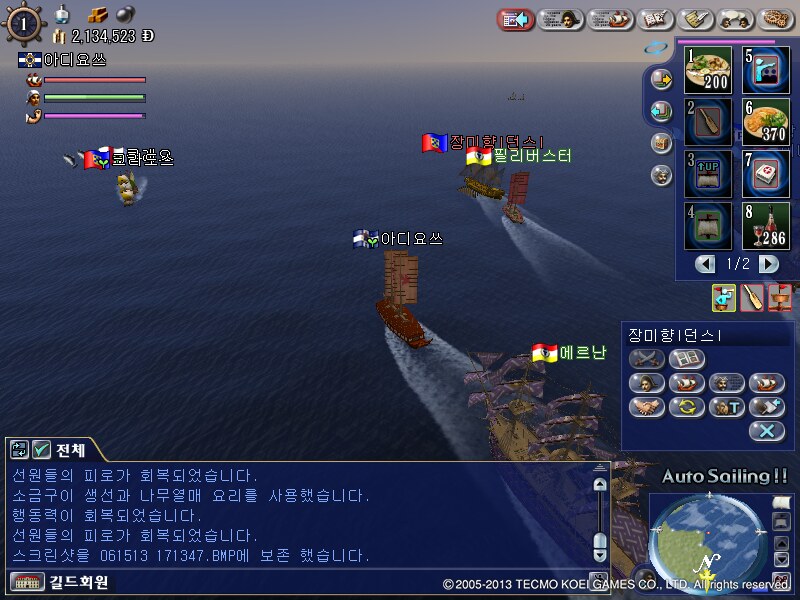This screenshot has width=800, height=600.
Task: Activate the sail UP skill in slot 3
Action: click(x=709, y=173)
